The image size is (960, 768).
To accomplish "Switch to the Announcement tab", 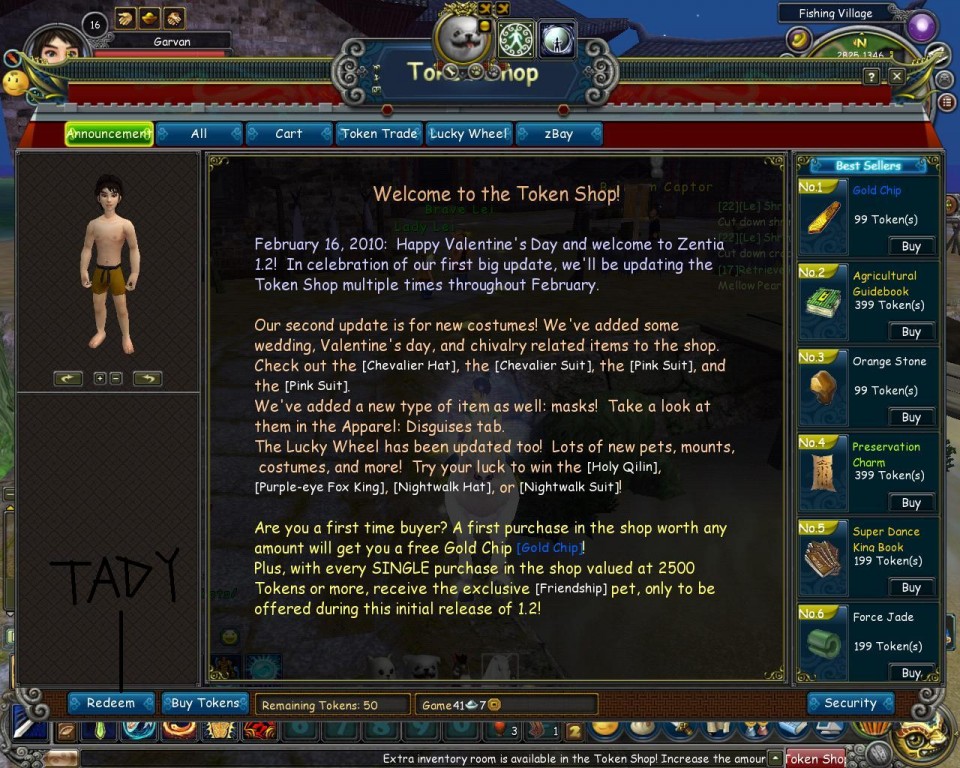I will (109, 134).
